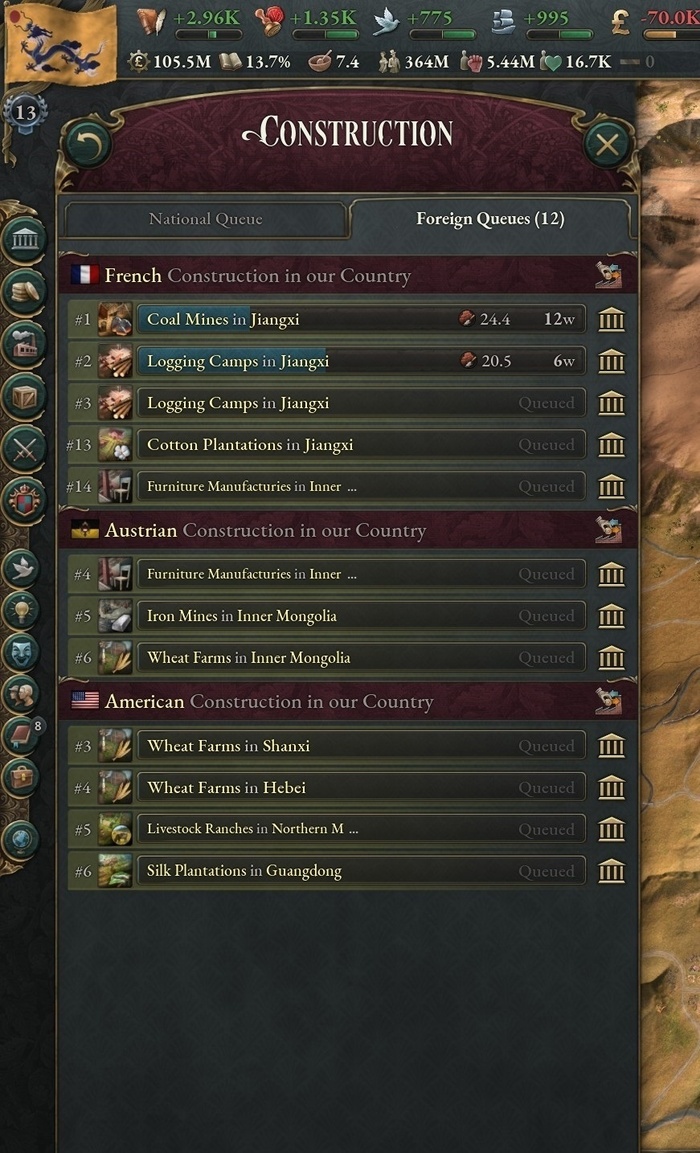Choose Wheat Farms in Shanxi entry
700x1153 pixels.
click(360, 746)
